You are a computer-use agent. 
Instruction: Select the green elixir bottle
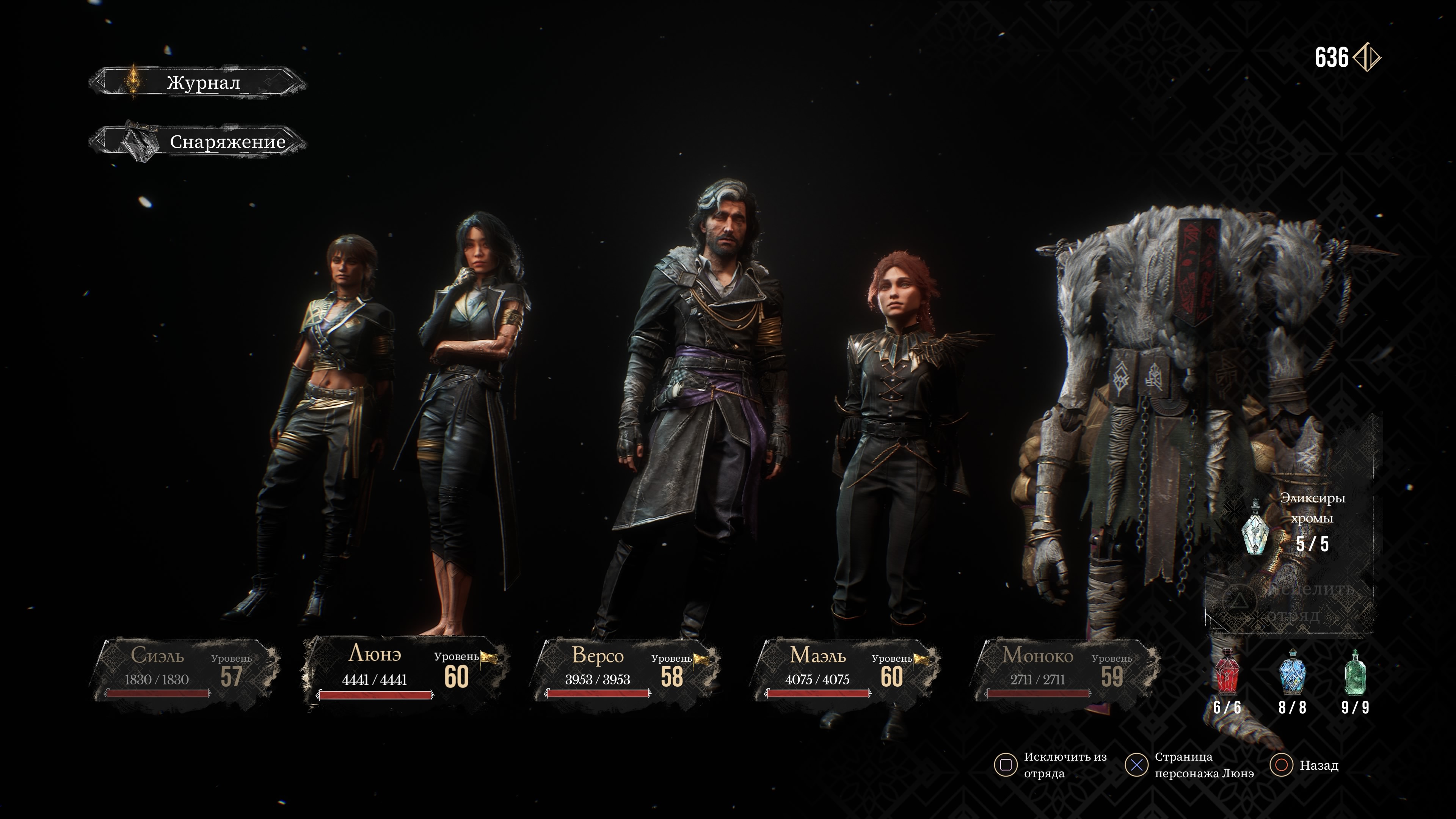click(x=1355, y=673)
